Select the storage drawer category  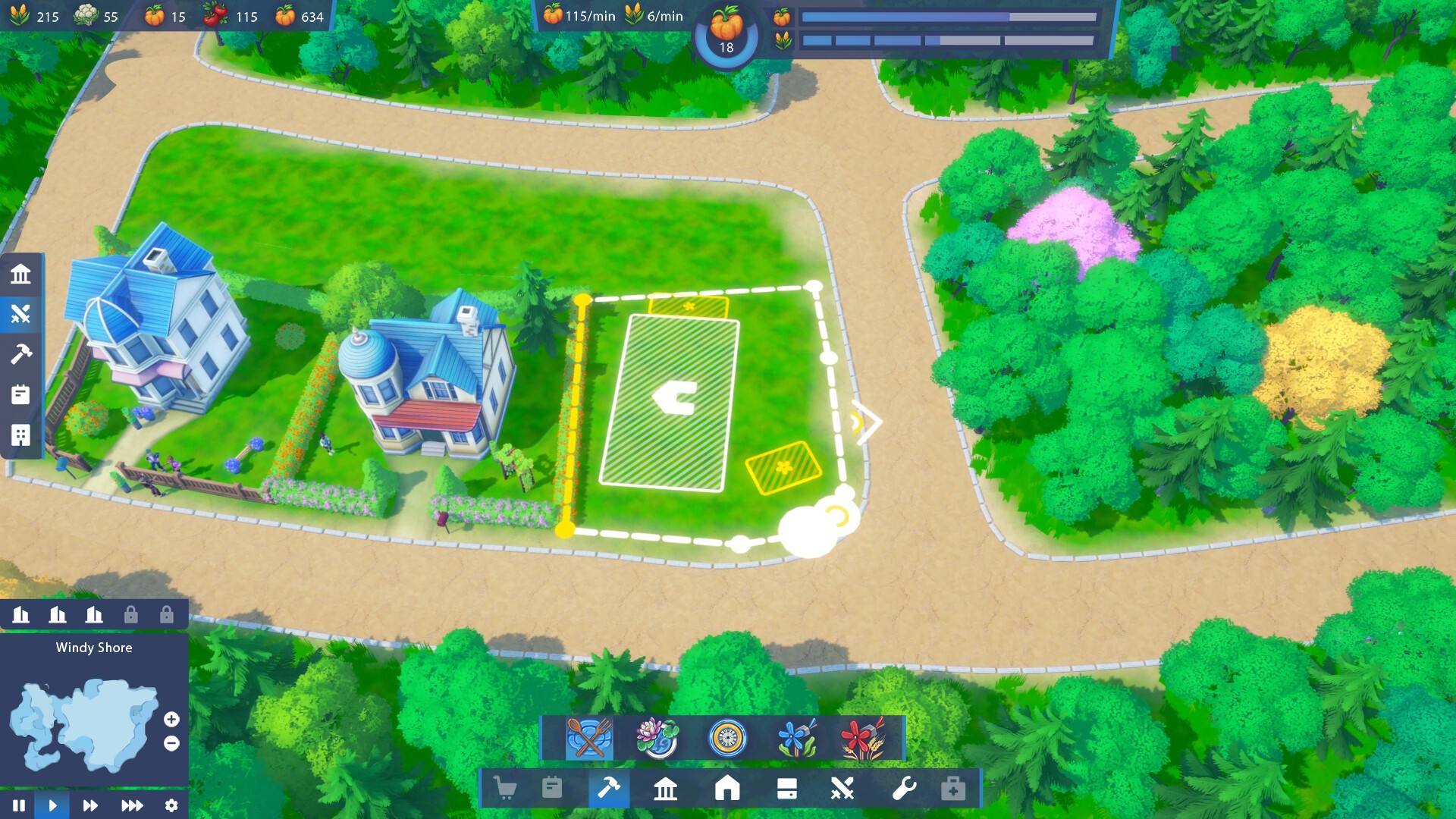[x=786, y=789]
